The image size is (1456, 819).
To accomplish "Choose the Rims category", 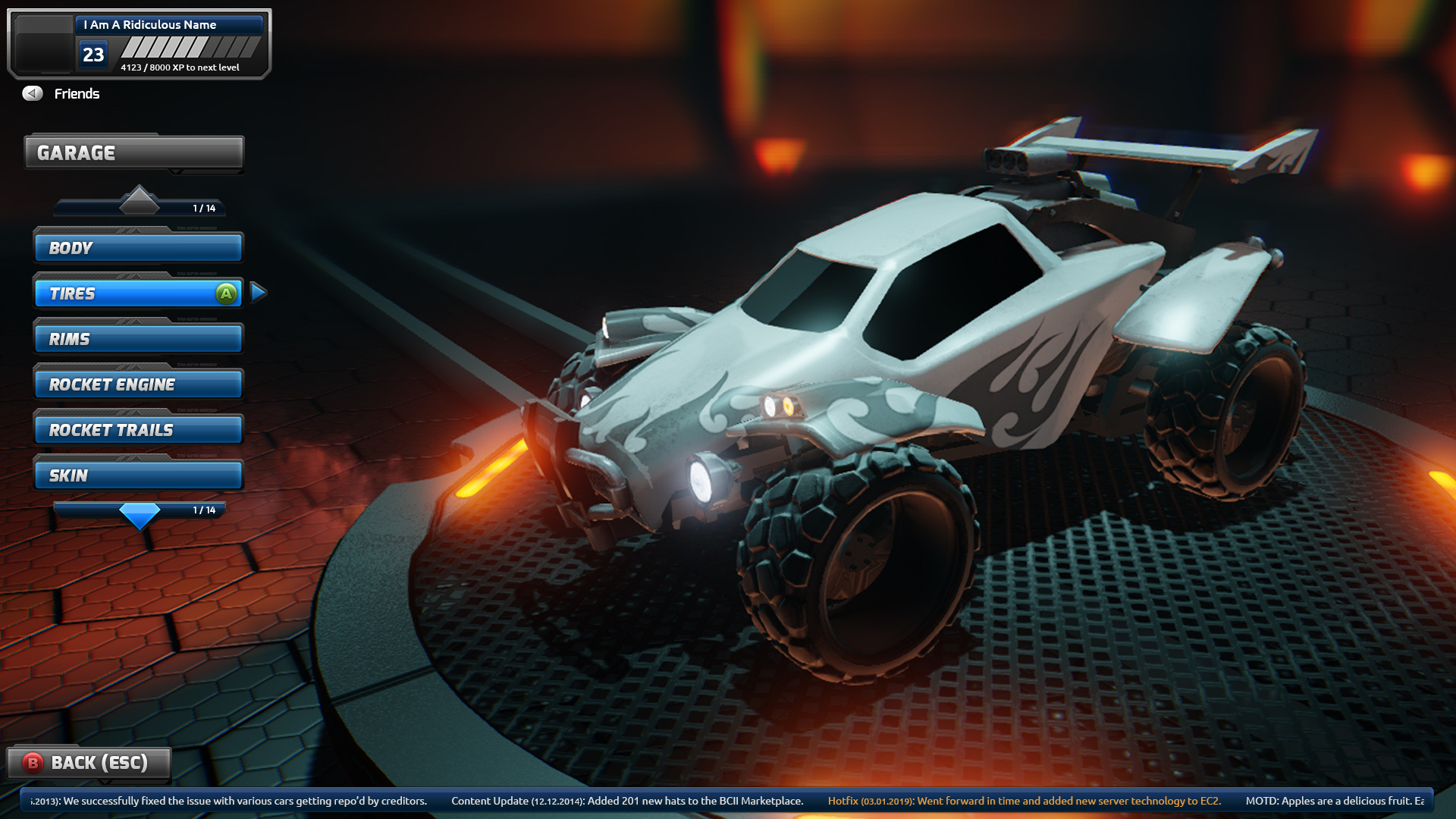I will 138,339.
